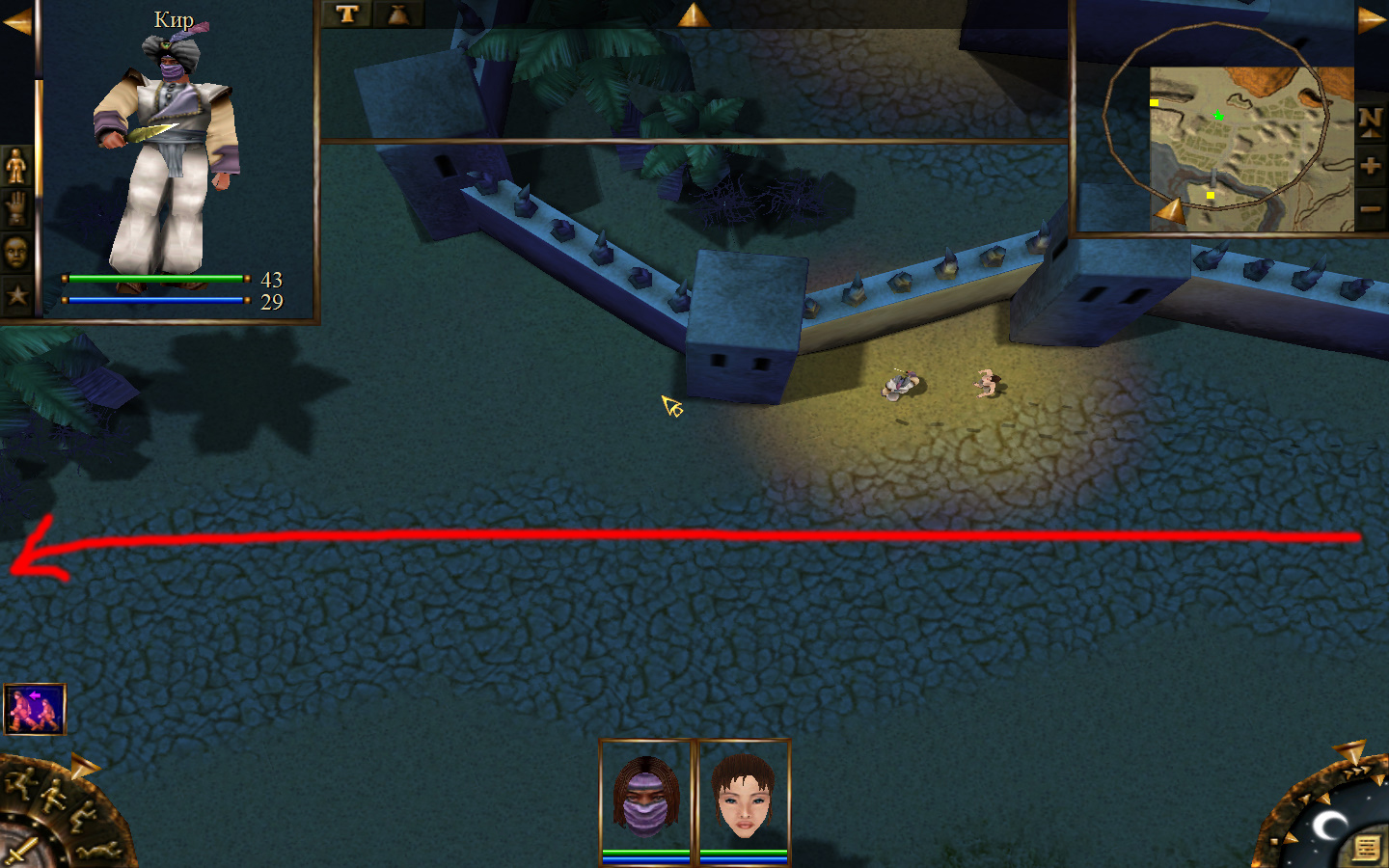Open the scroll journal button beside the moon
Screen dimensions: 1389x868
pos(1365,848)
